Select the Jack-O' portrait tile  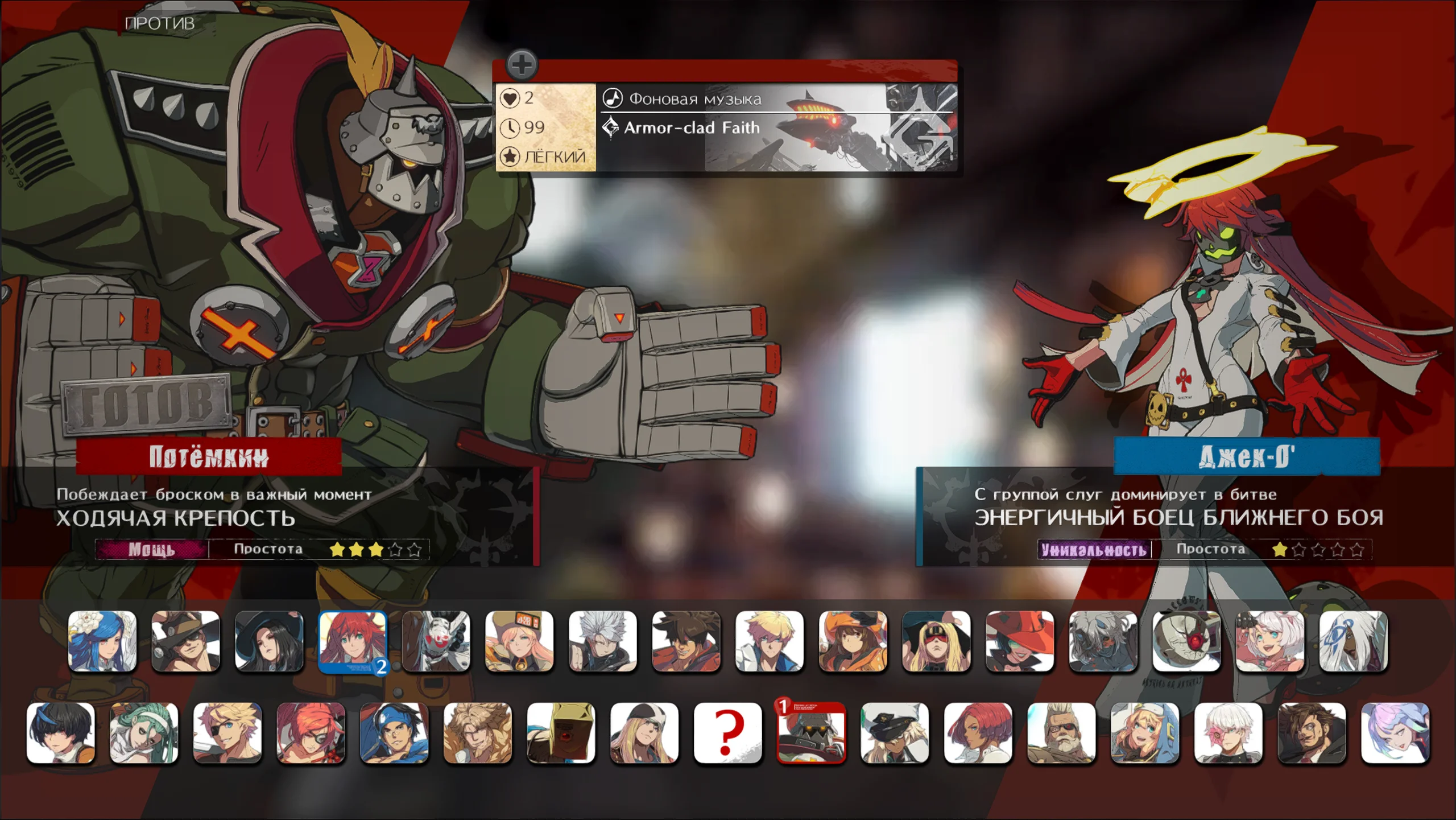coord(353,641)
